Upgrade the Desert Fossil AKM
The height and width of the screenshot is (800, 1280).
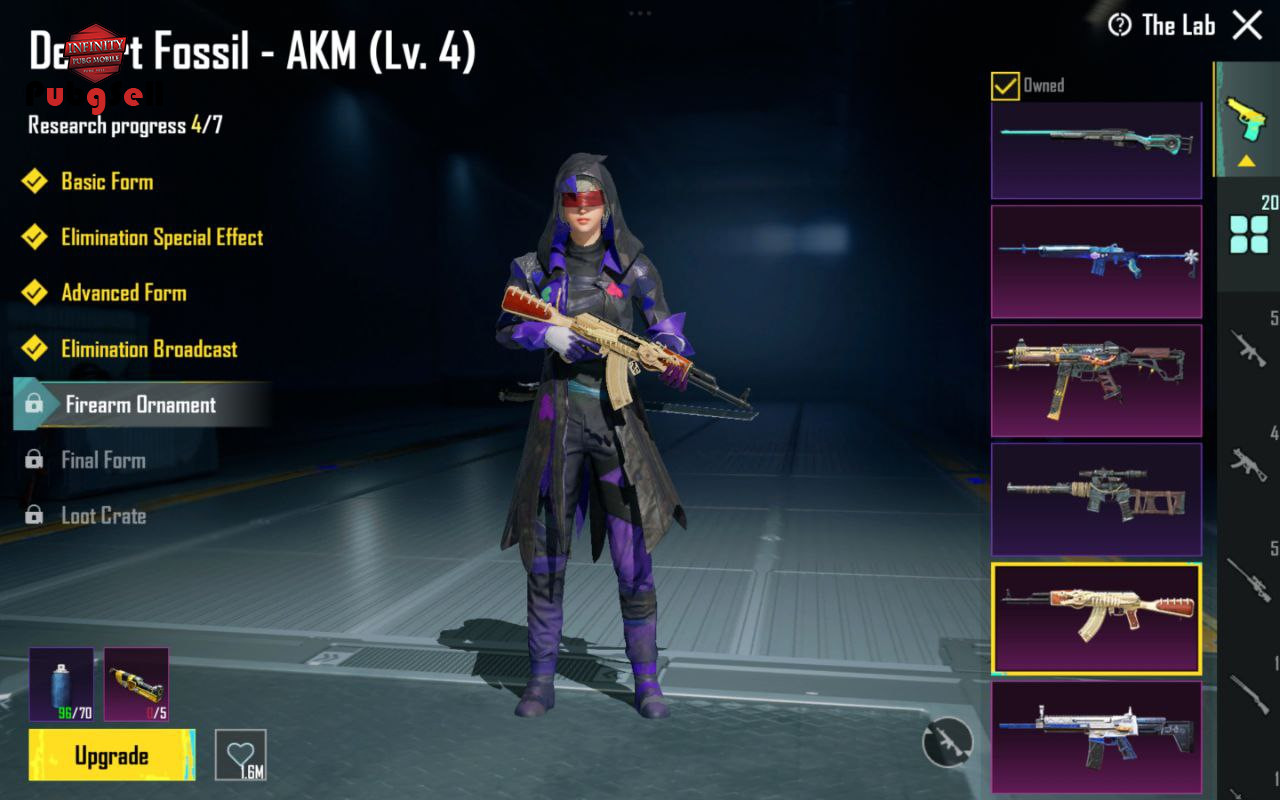coord(112,755)
